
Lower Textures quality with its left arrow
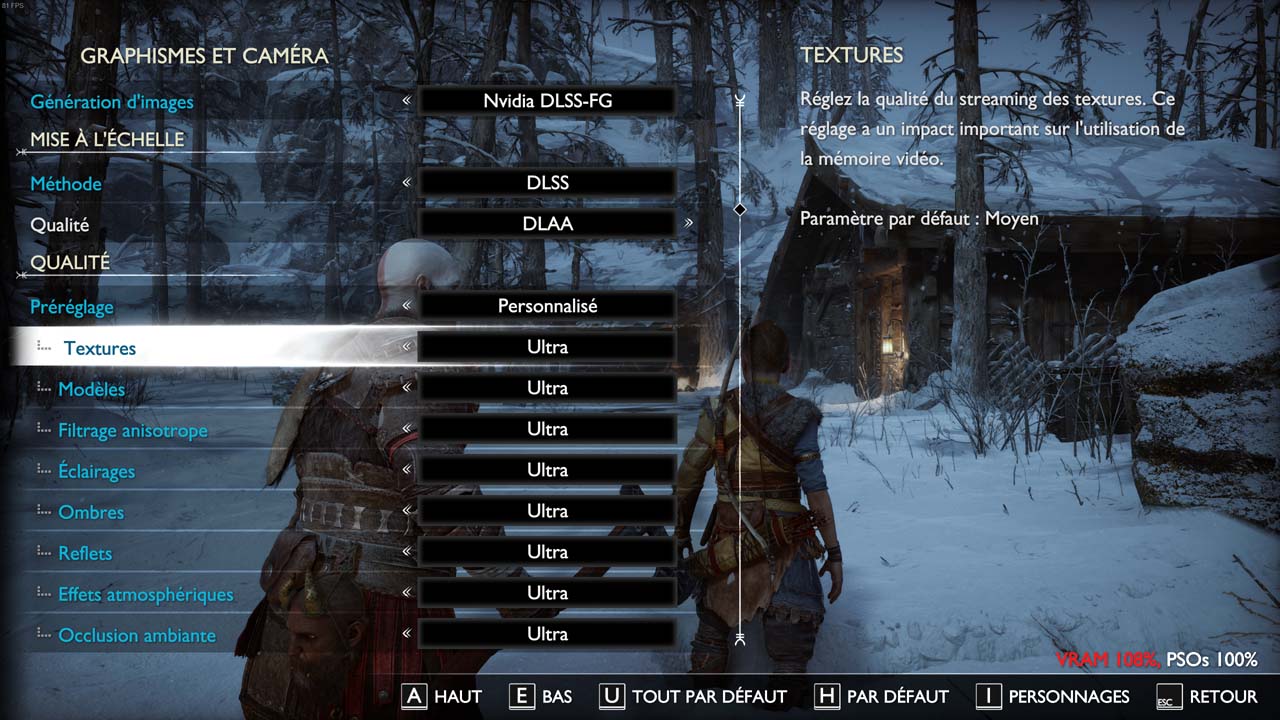[406, 347]
